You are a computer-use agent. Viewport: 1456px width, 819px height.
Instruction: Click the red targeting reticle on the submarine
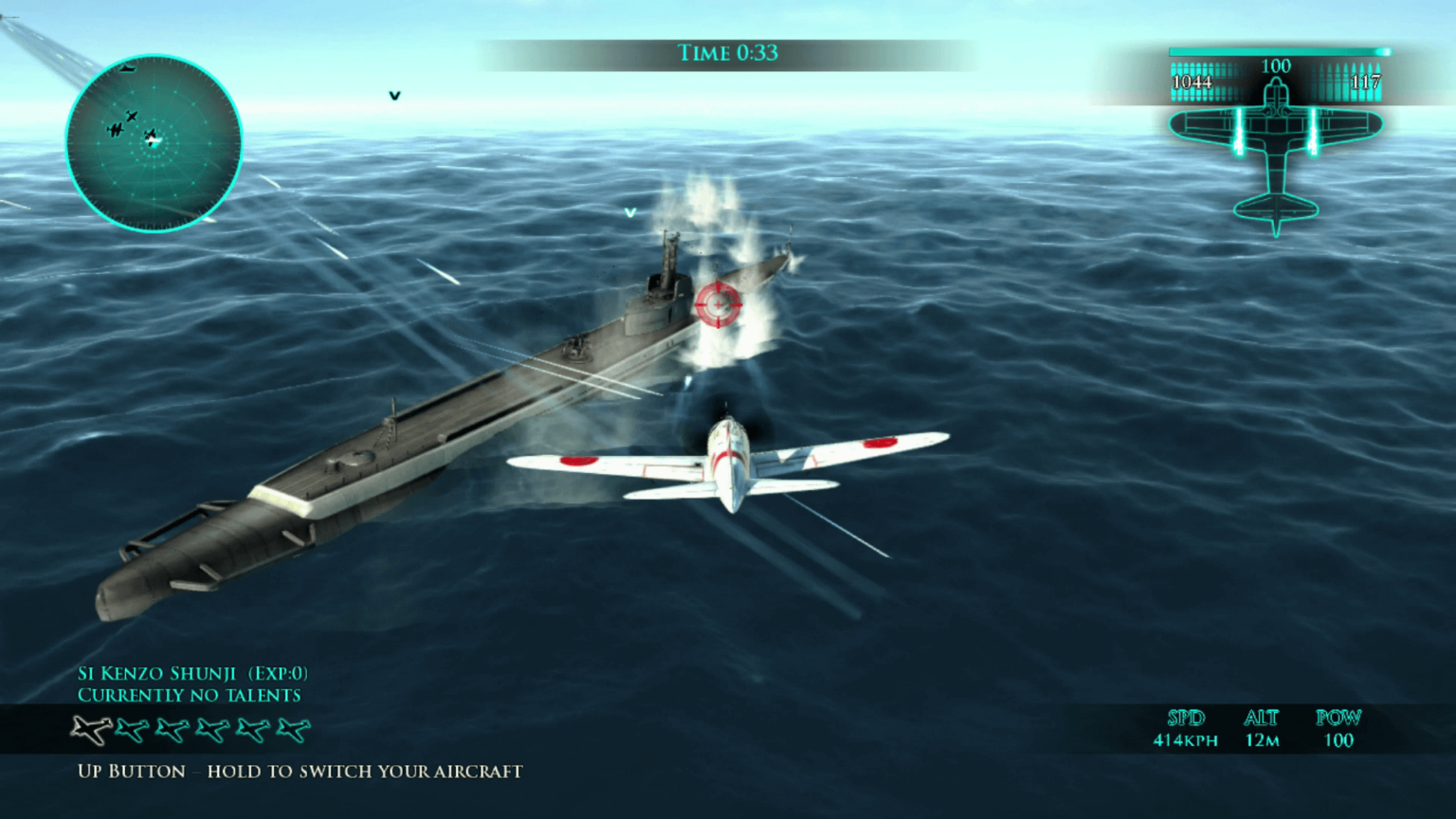pyautogui.click(x=718, y=305)
